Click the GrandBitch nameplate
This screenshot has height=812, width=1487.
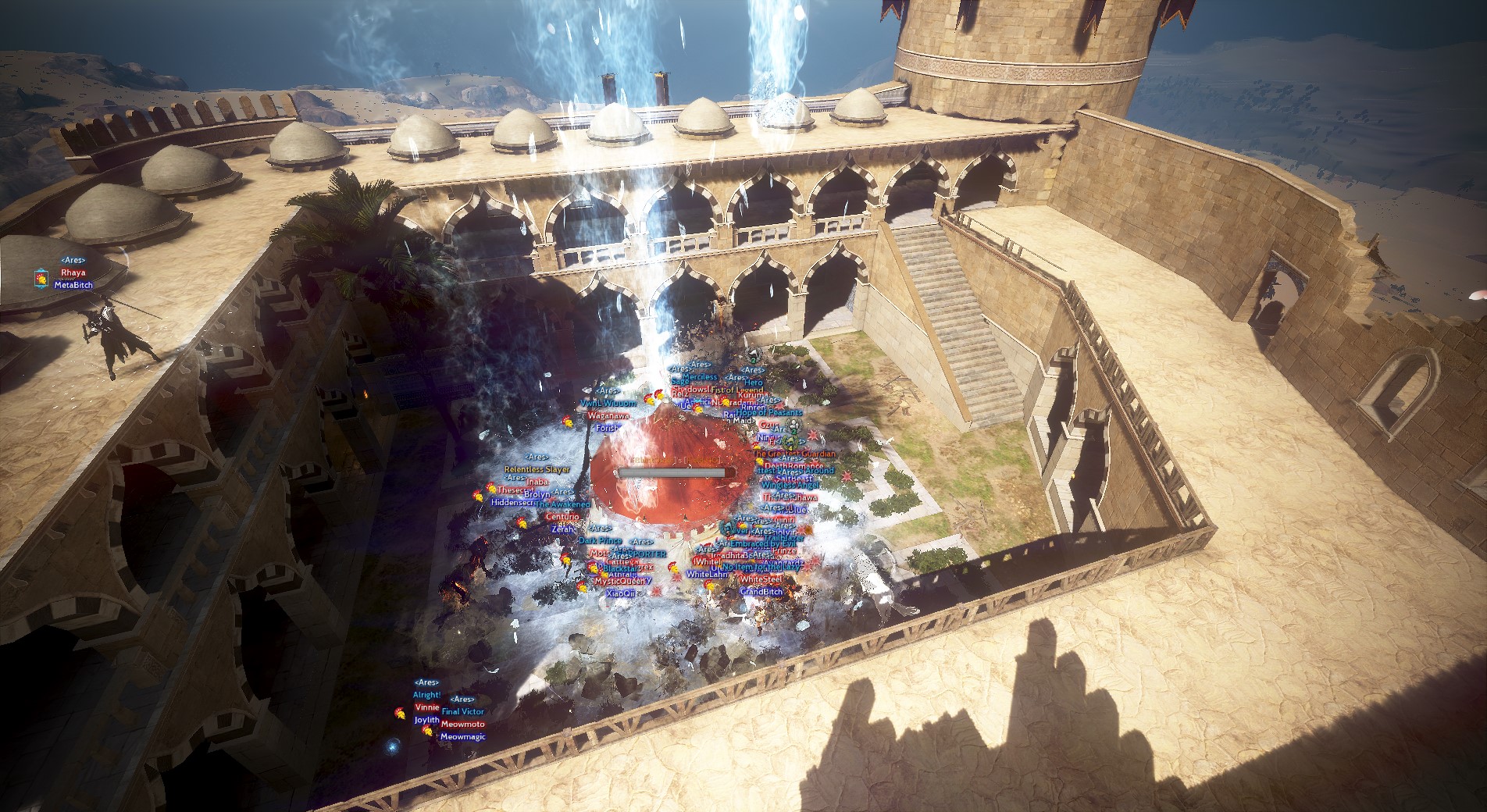761,591
